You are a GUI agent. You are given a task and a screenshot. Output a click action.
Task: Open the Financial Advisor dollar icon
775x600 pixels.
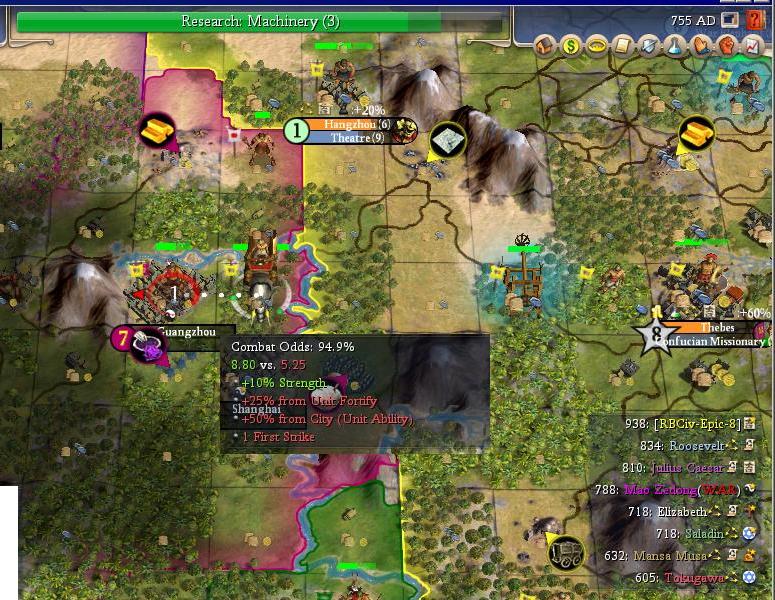[x=571, y=45]
